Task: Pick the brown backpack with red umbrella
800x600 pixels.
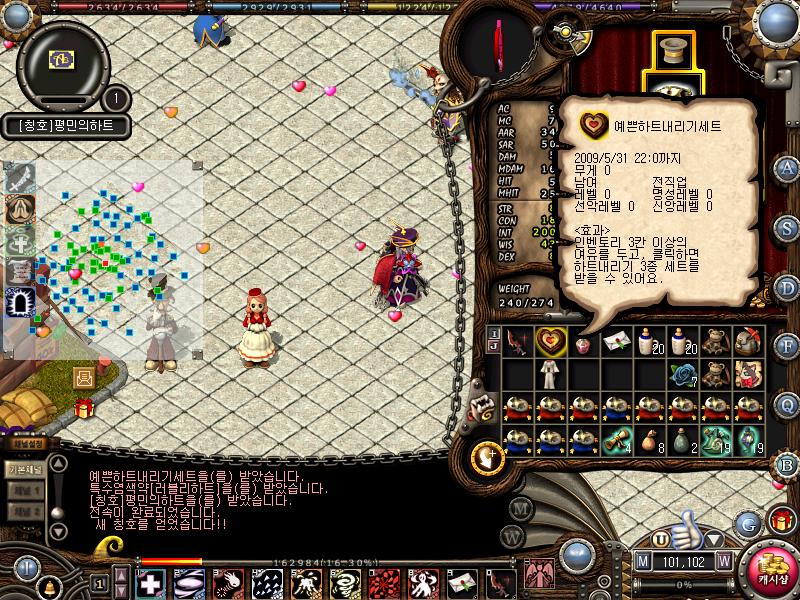Action: click(749, 342)
